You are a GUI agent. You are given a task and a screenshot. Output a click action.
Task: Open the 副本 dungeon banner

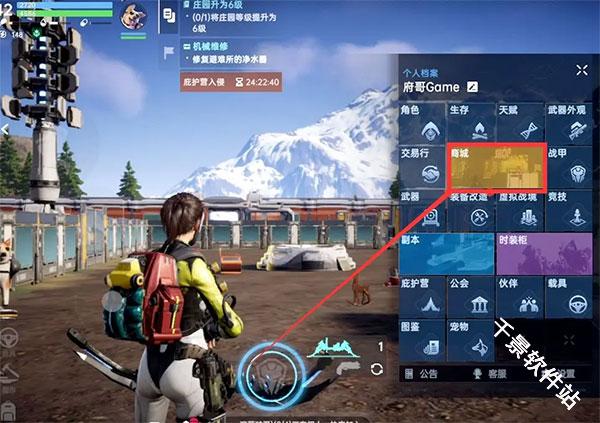[446, 254]
